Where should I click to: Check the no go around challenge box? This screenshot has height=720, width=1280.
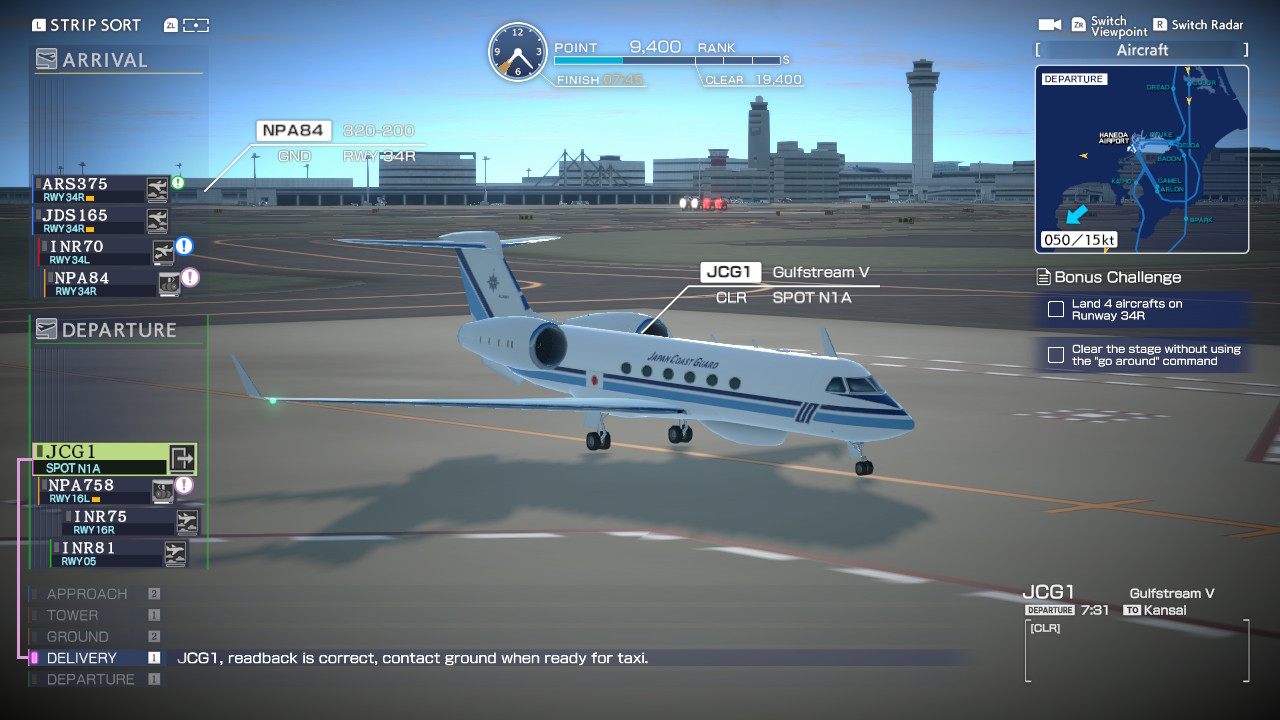(x=1056, y=353)
